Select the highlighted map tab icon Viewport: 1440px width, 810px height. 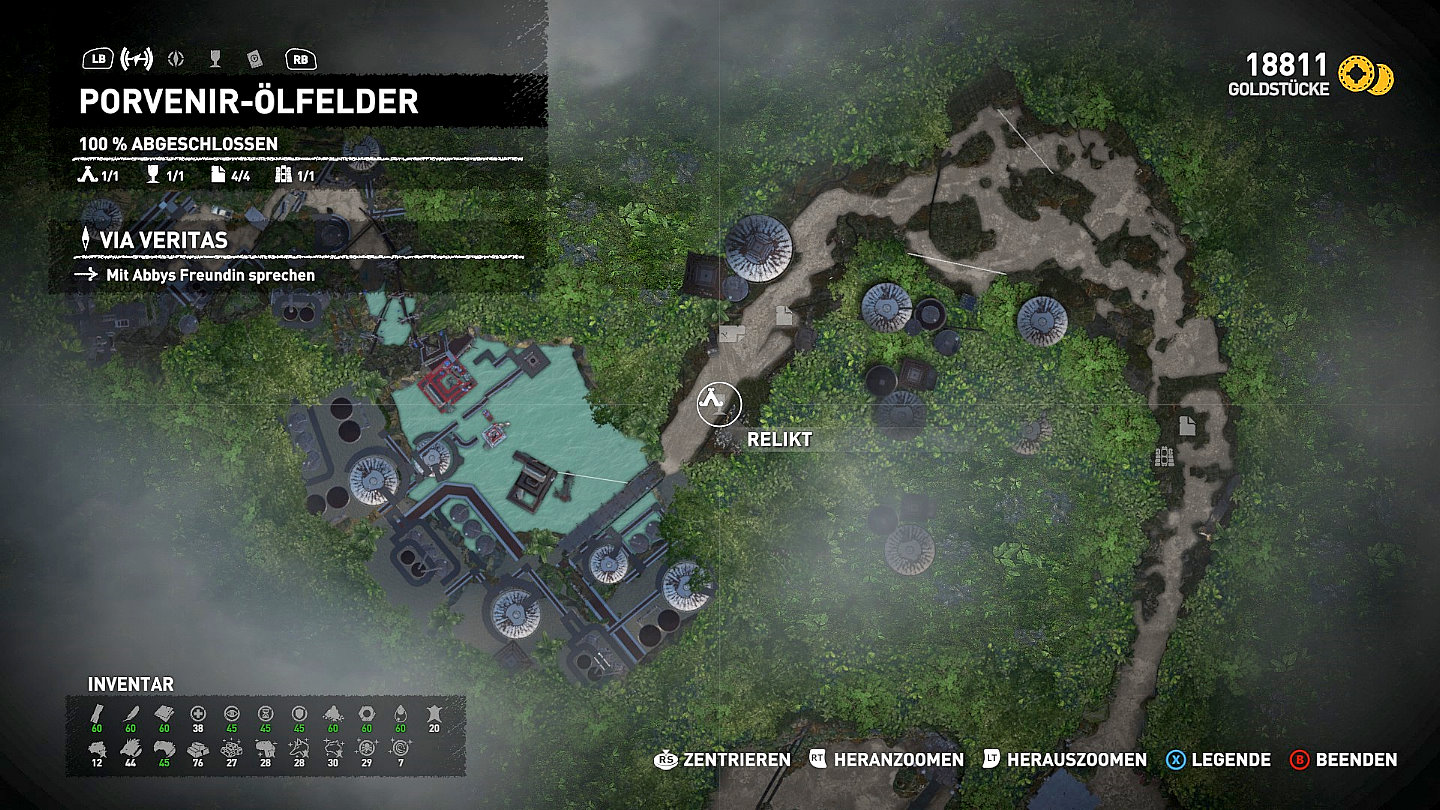coord(136,59)
